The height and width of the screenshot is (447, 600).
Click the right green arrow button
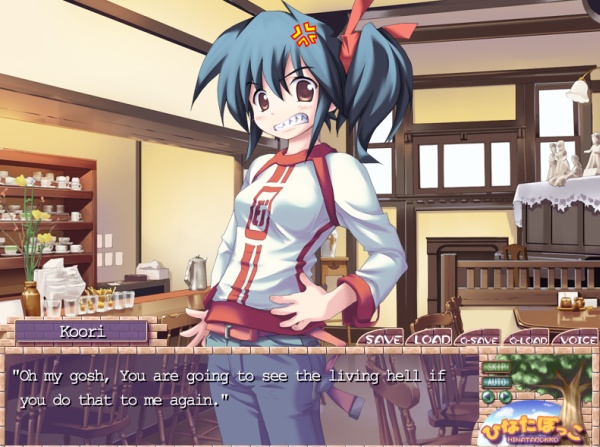[x=504, y=397]
